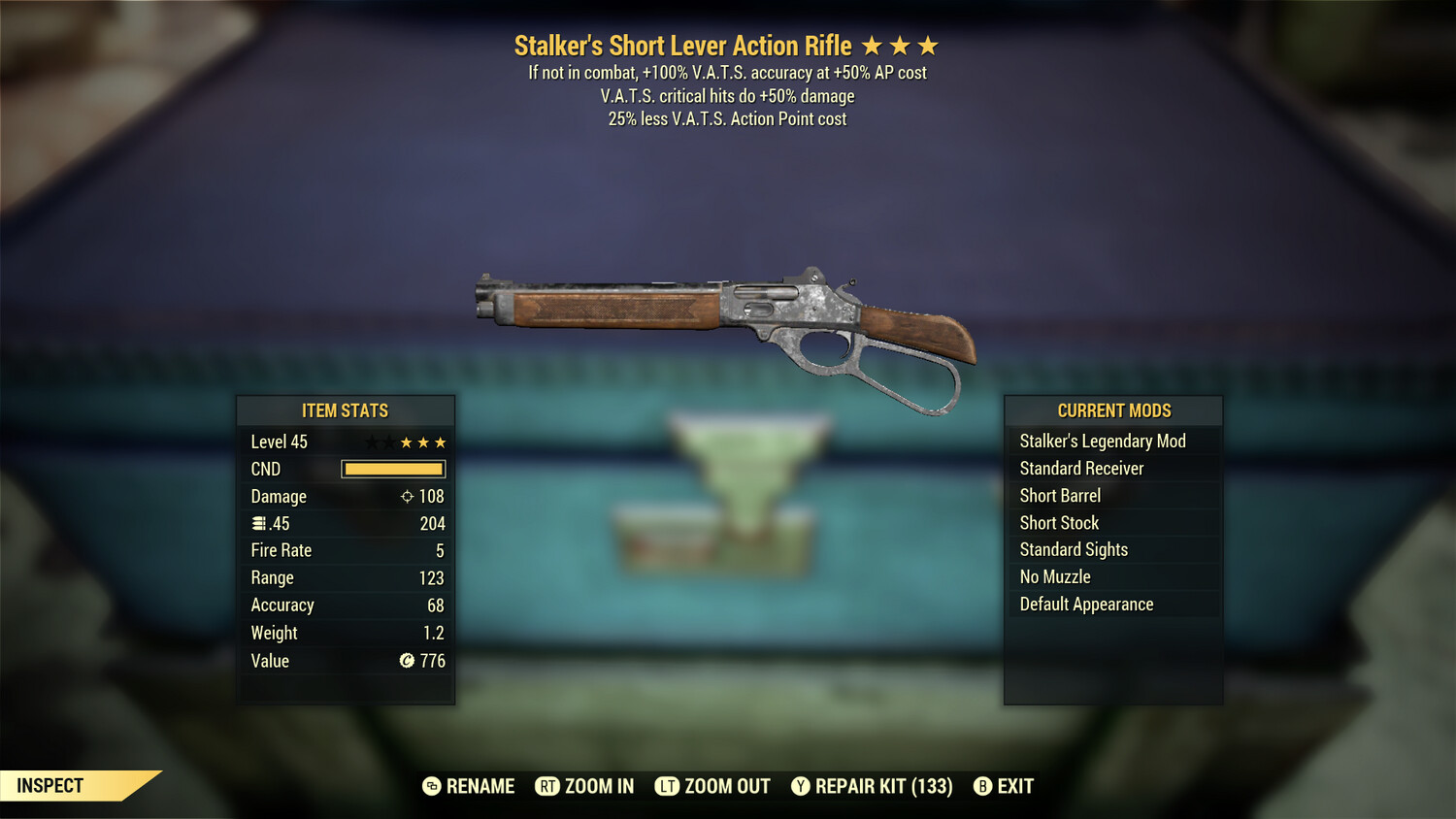Viewport: 1456px width, 819px height.
Task: Click the RT icon next to ZOOM IN
Action: 548,786
